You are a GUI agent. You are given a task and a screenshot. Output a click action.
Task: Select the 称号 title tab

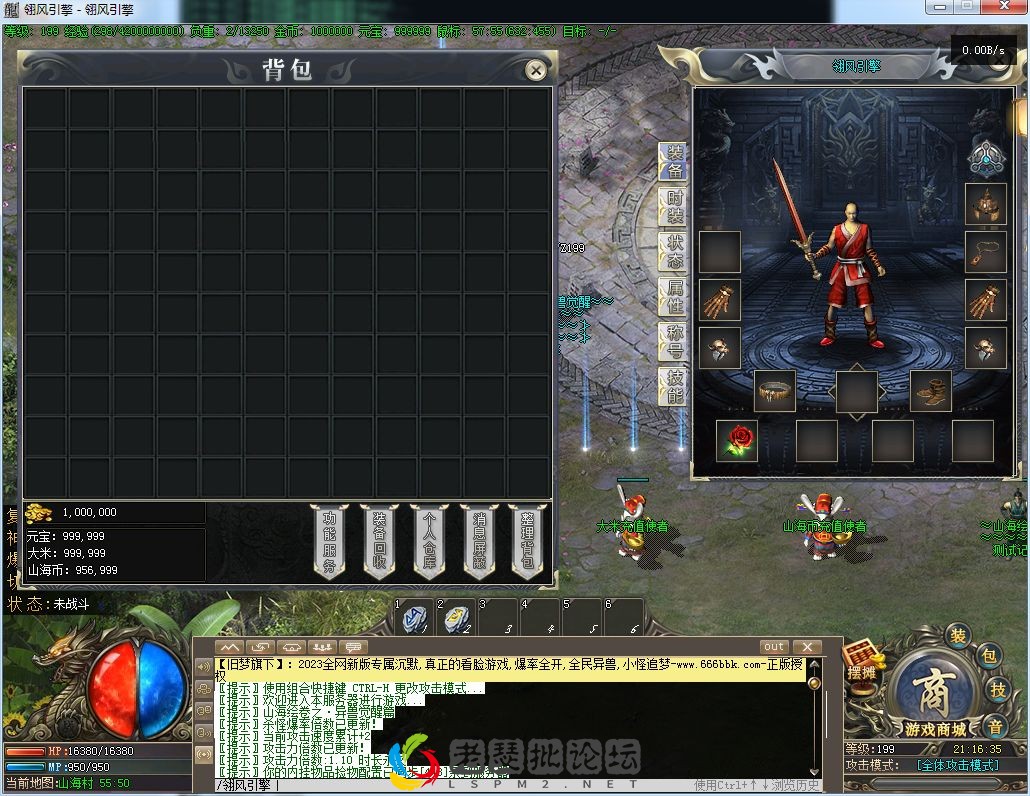click(x=675, y=342)
